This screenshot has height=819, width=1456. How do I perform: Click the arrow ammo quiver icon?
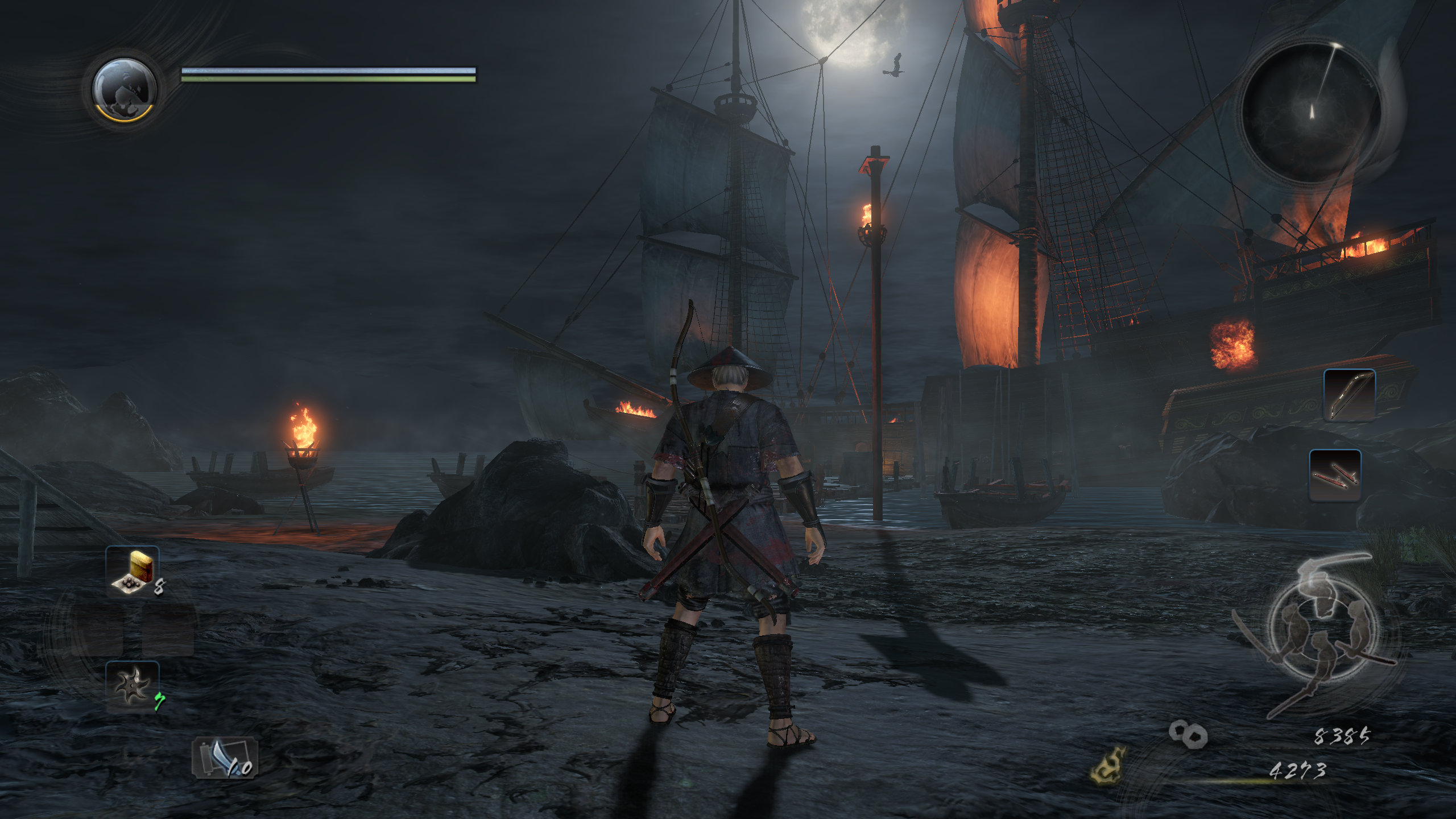pyautogui.click(x=225, y=758)
